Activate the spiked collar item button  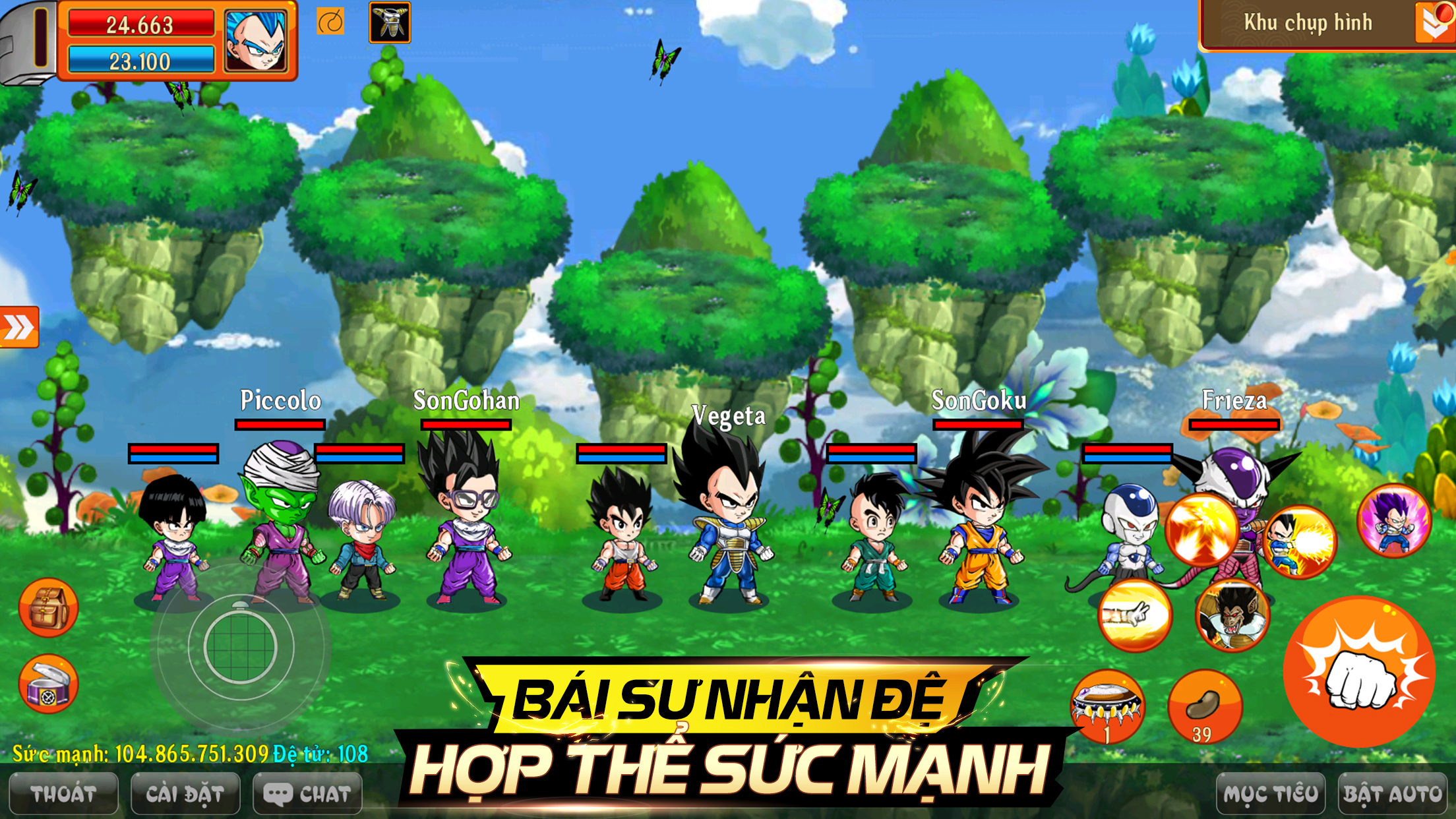click(x=1107, y=706)
